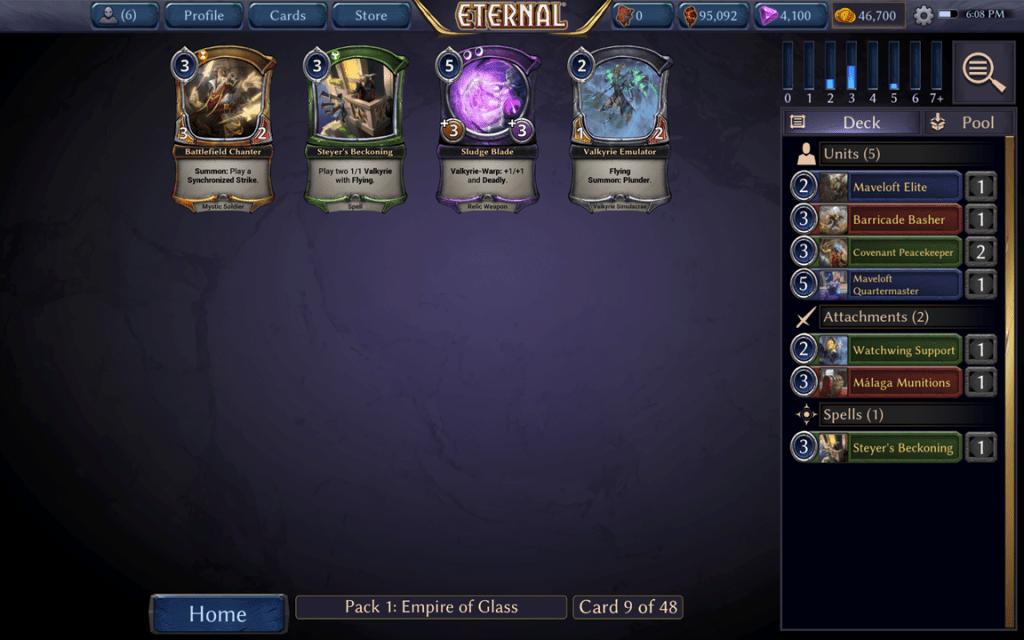
Task: Open the Profile menu
Action: pyautogui.click(x=203, y=15)
